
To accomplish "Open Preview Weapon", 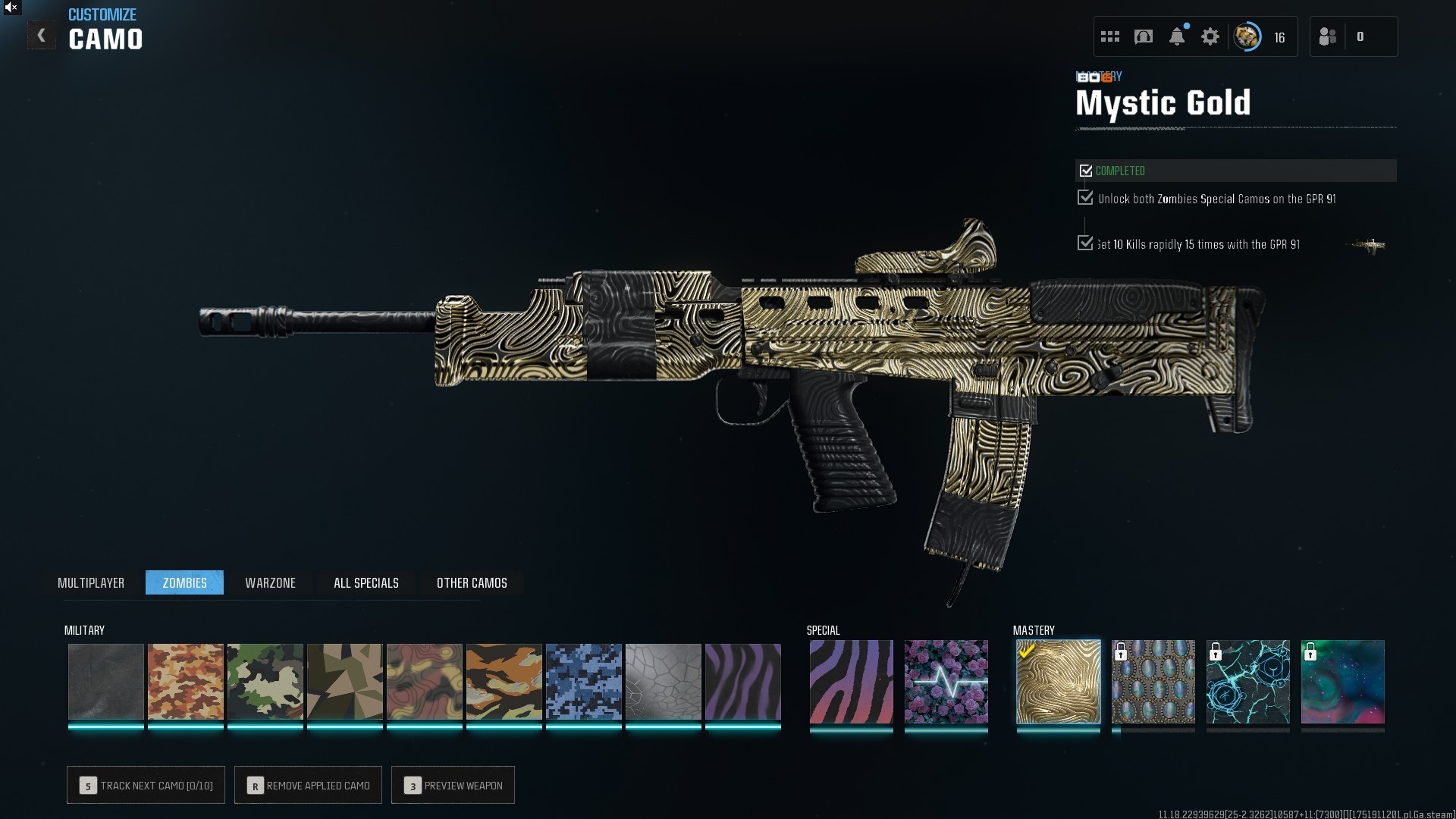I will [x=453, y=785].
